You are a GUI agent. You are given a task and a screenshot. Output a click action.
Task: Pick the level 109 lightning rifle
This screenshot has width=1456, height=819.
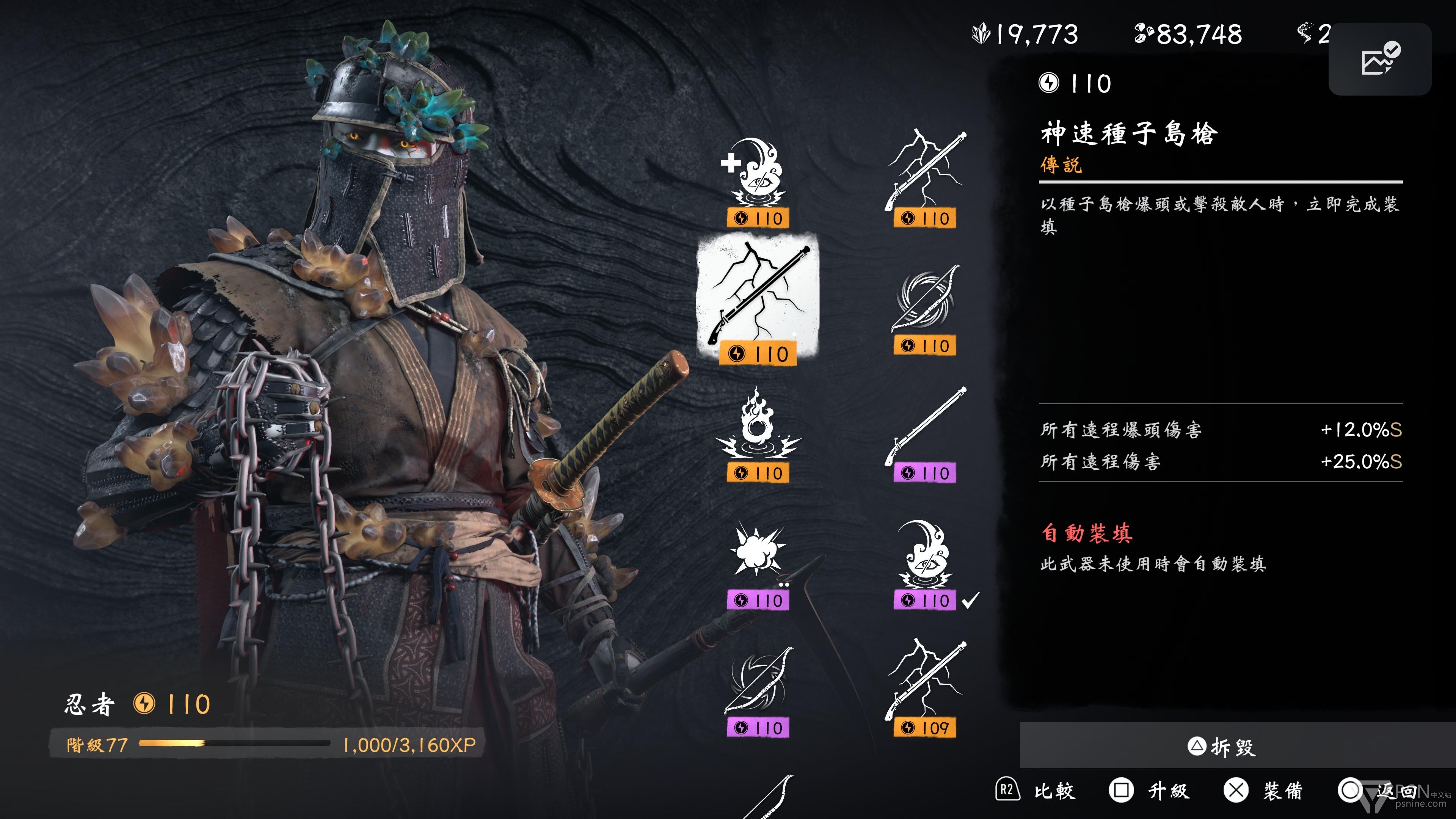(x=925, y=690)
